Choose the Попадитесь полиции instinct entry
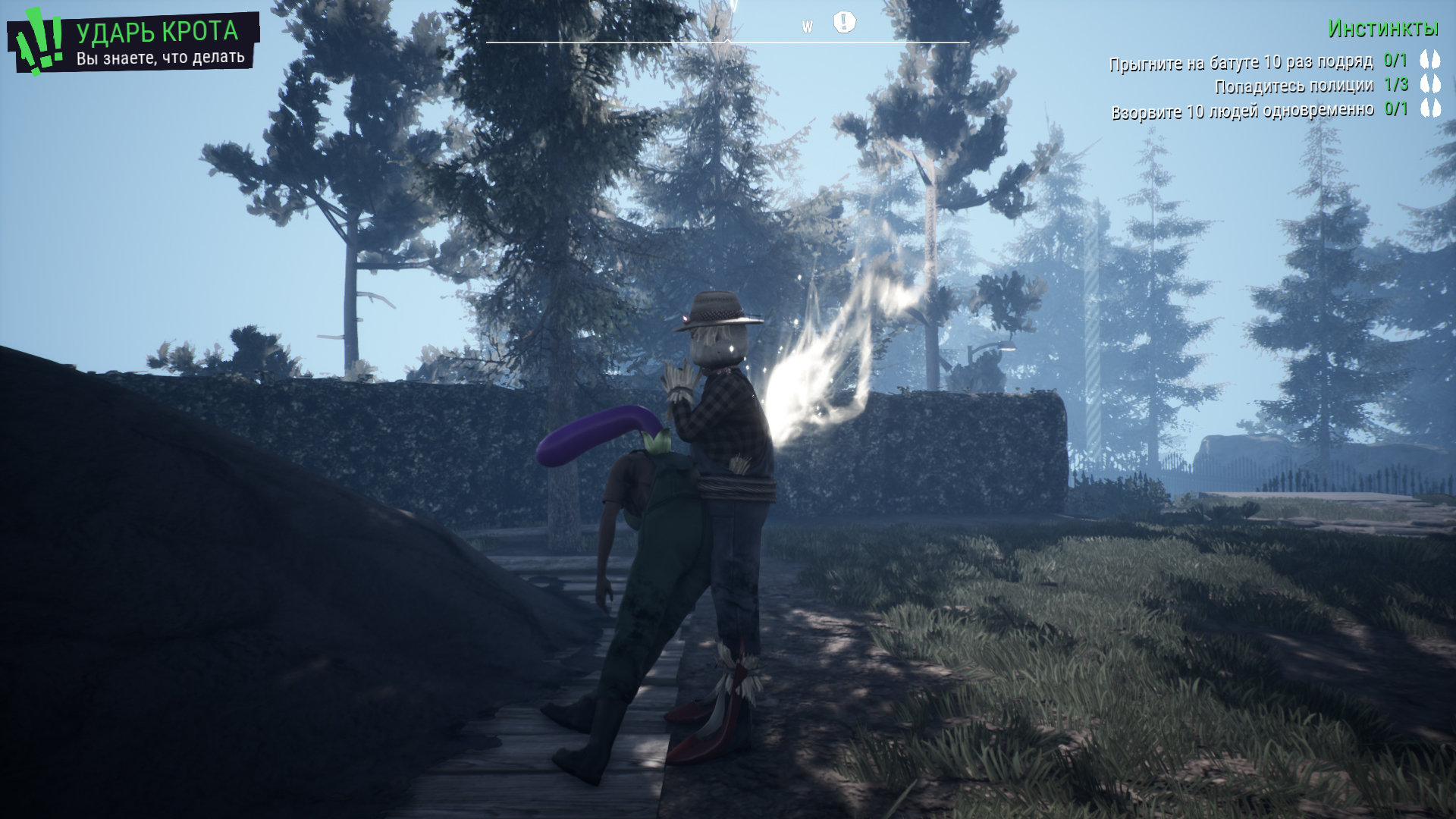Viewport: 1456px width, 819px height. point(1294,86)
